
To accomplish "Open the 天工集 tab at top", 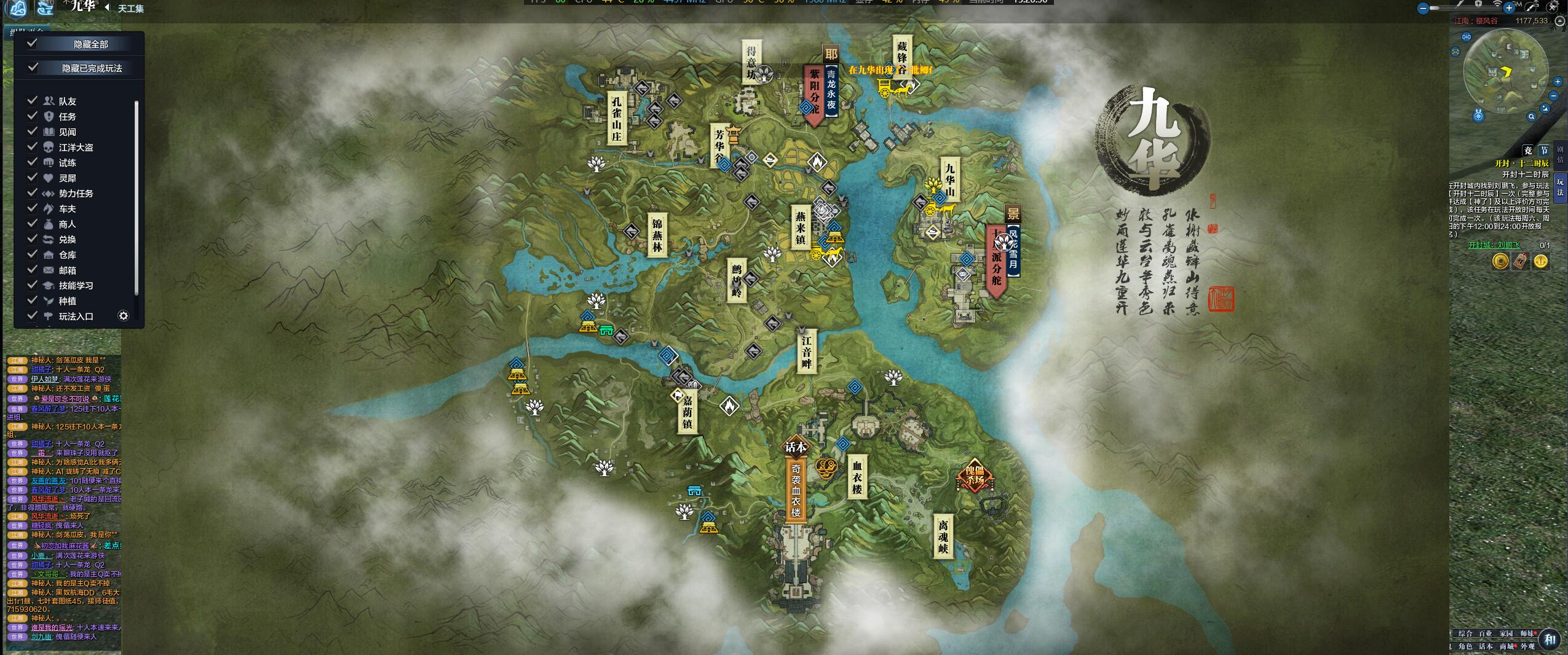I will pos(130,8).
